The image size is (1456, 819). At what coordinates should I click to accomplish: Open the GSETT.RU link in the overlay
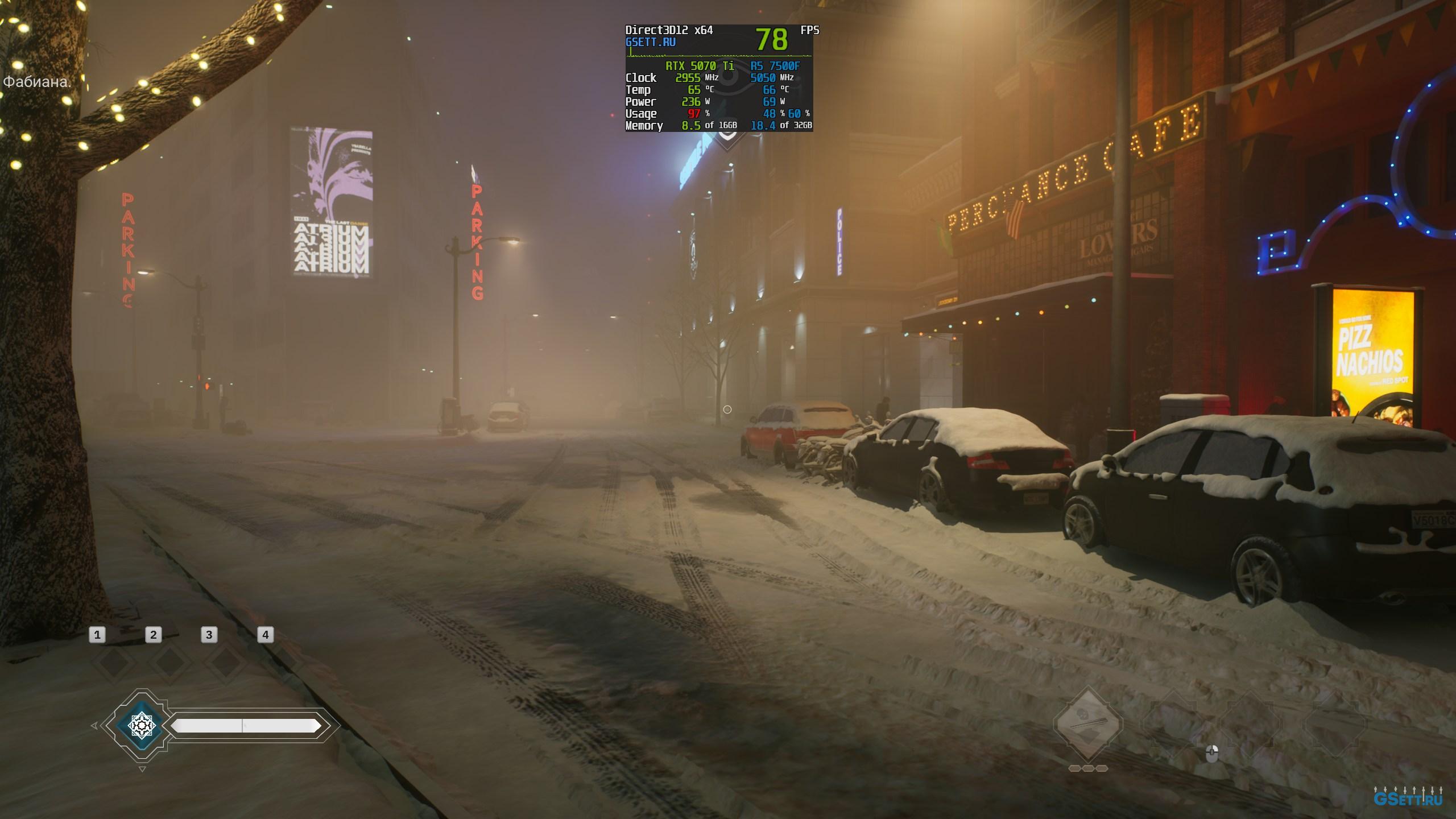click(x=650, y=42)
